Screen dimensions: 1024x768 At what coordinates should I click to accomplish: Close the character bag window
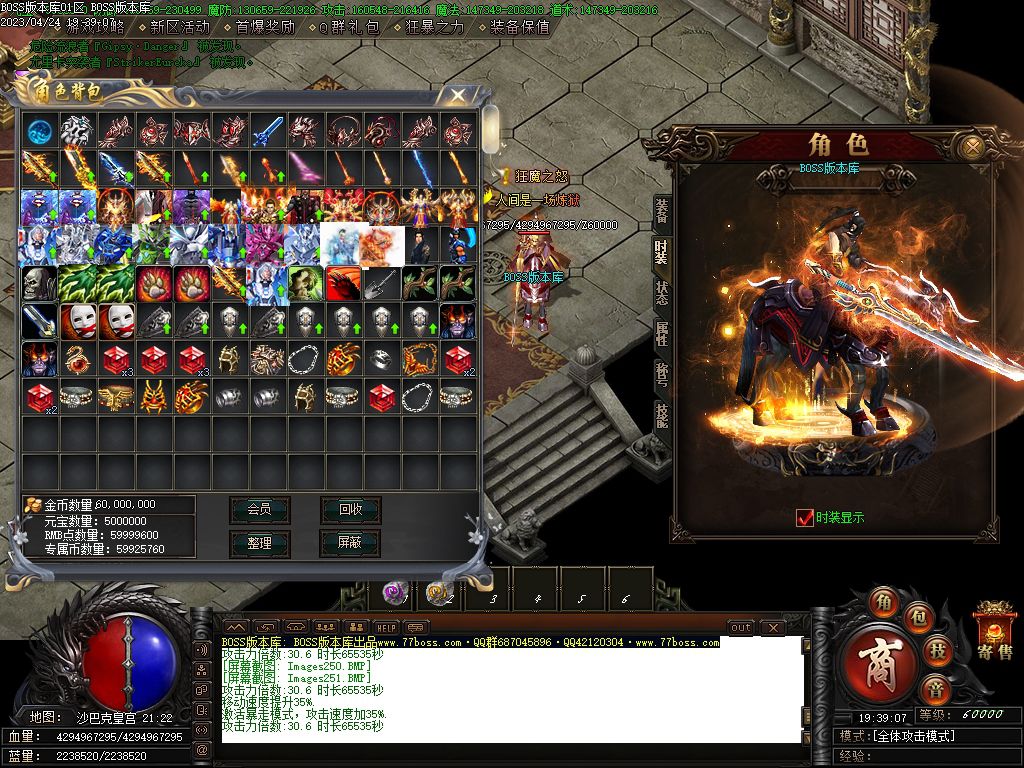point(458,95)
